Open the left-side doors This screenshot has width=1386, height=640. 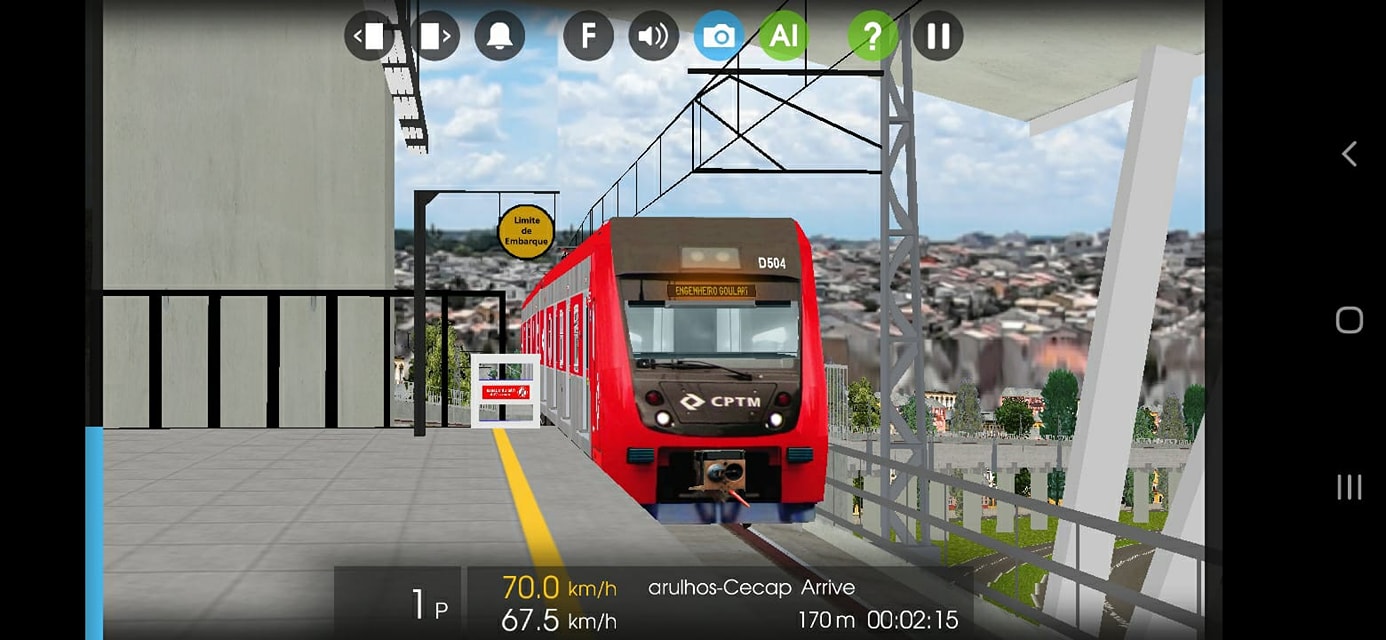tap(369, 36)
